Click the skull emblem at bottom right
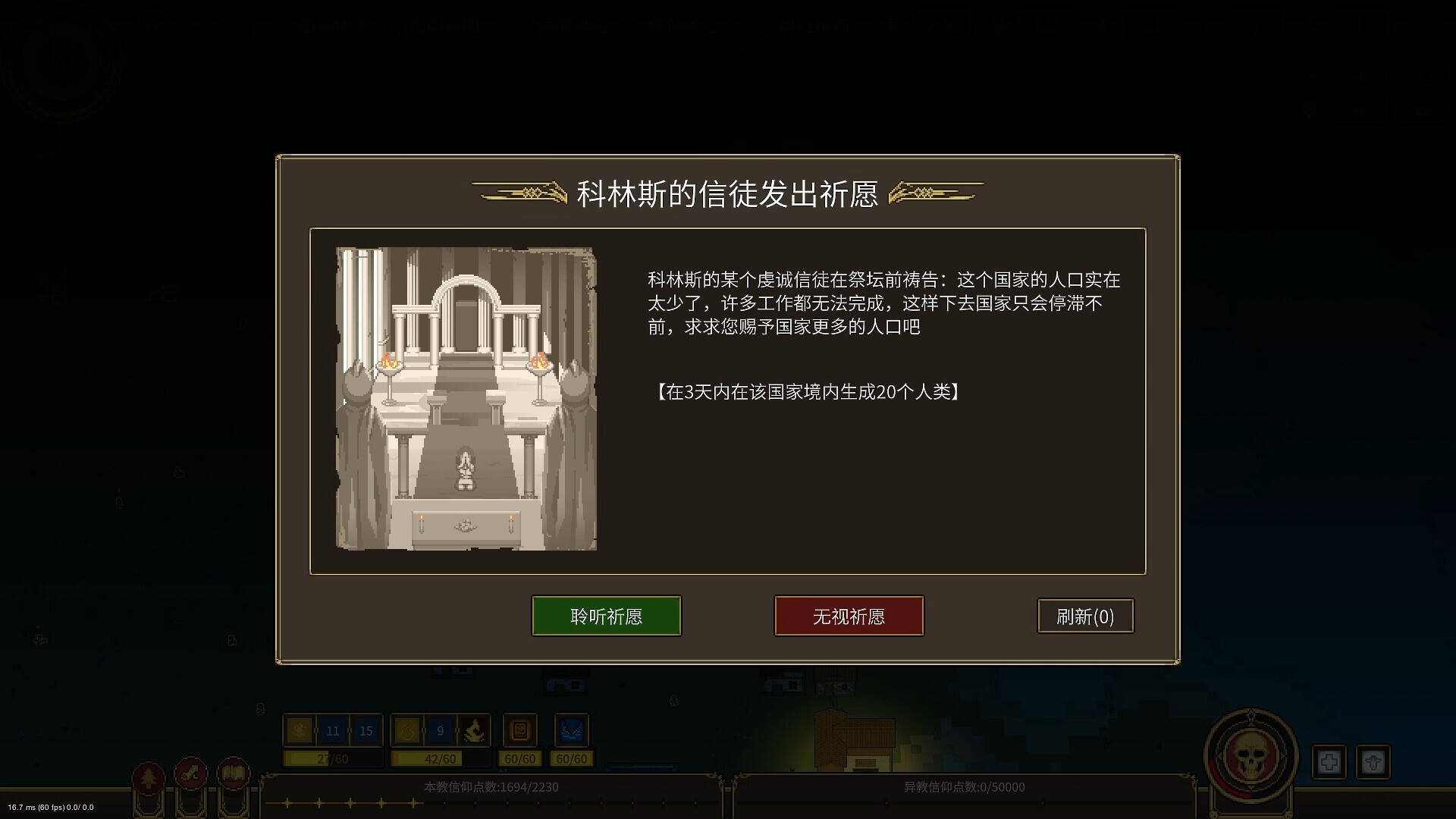Image resolution: width=1456 pixels, height=819 pixels. pyautogui.click(x=1250, y=758)
